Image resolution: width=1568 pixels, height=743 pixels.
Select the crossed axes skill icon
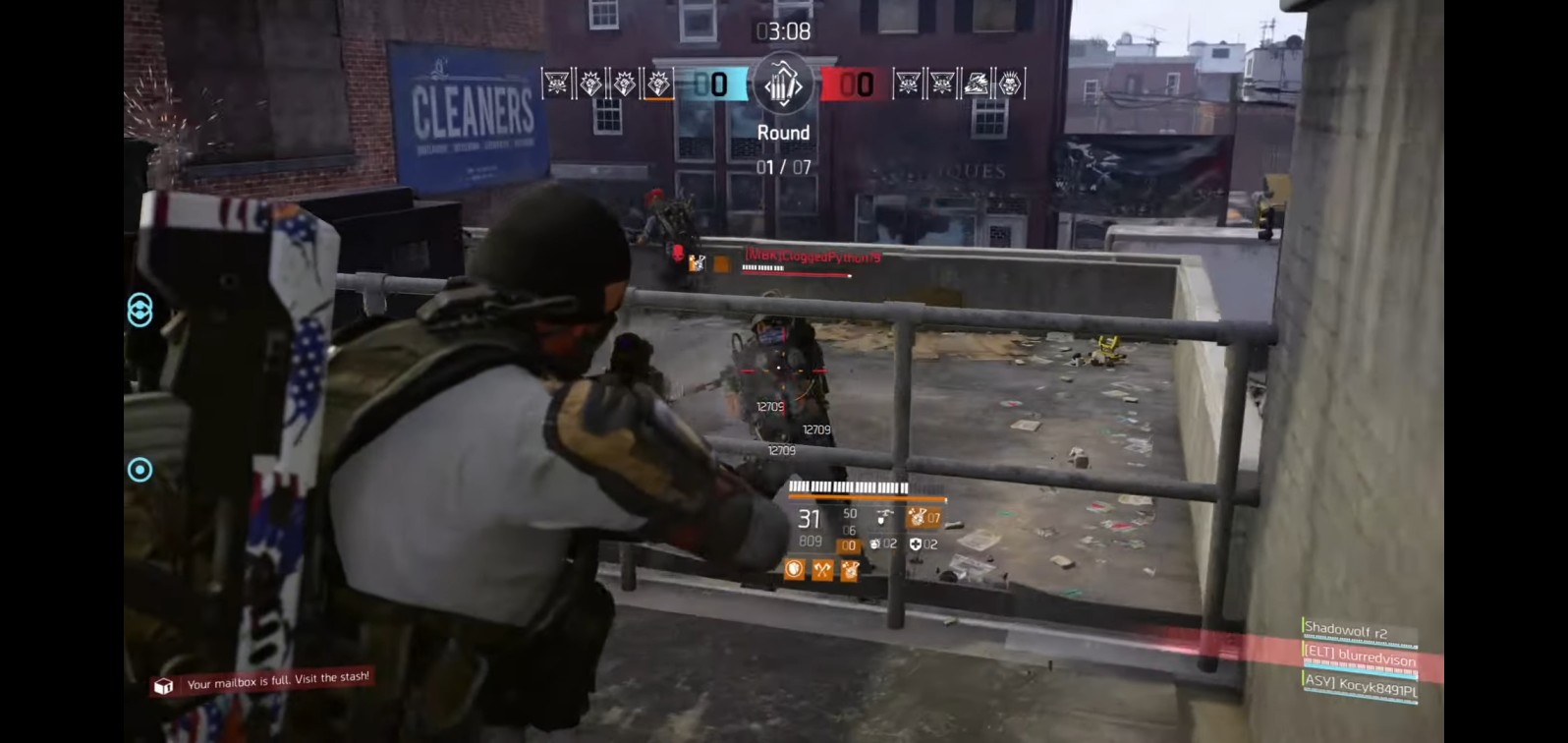[822, 569]
